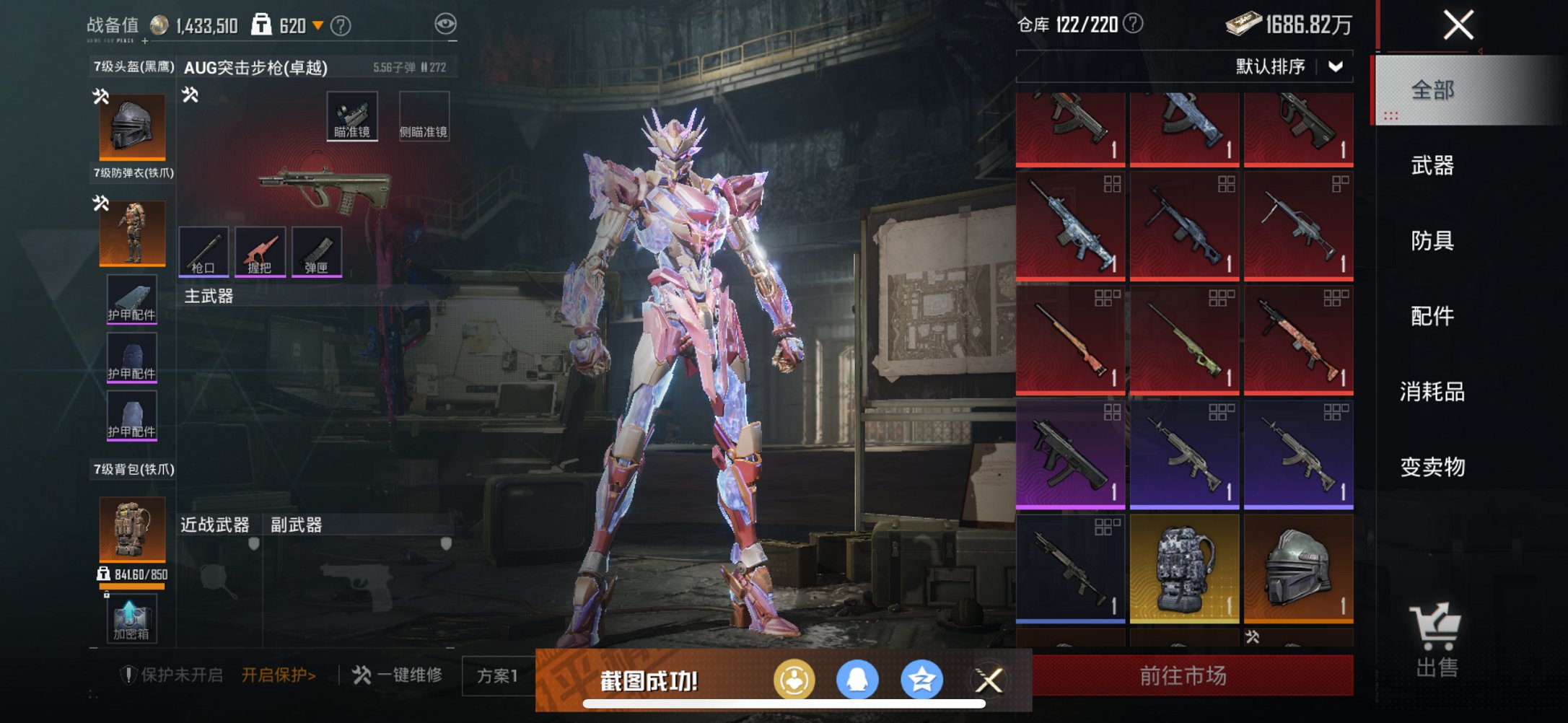Select the 握把 grip attachment slot
The height and width of the screenshot is (723, 1568).
pos(260,253)
